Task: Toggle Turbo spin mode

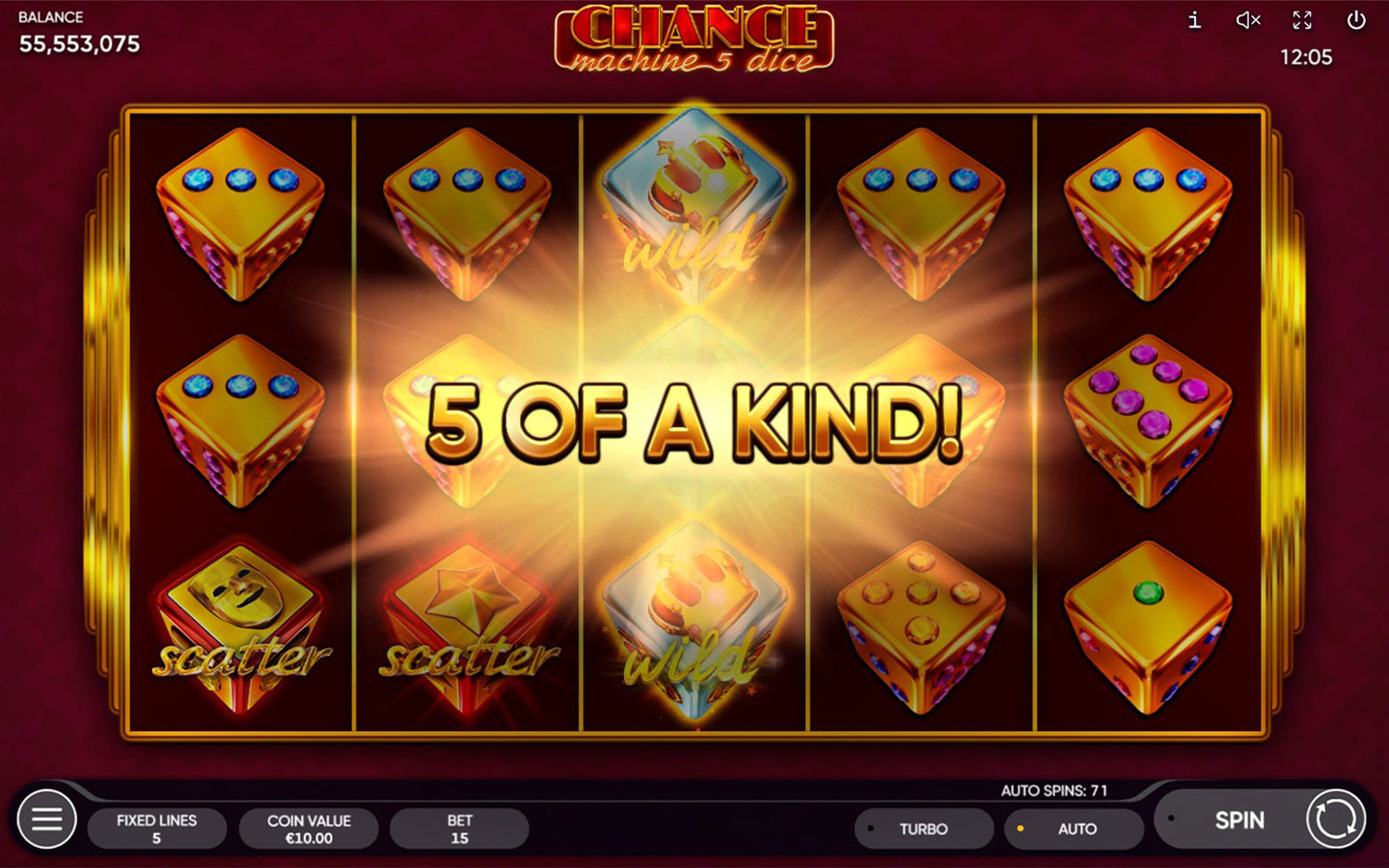Action: [923, 828]
